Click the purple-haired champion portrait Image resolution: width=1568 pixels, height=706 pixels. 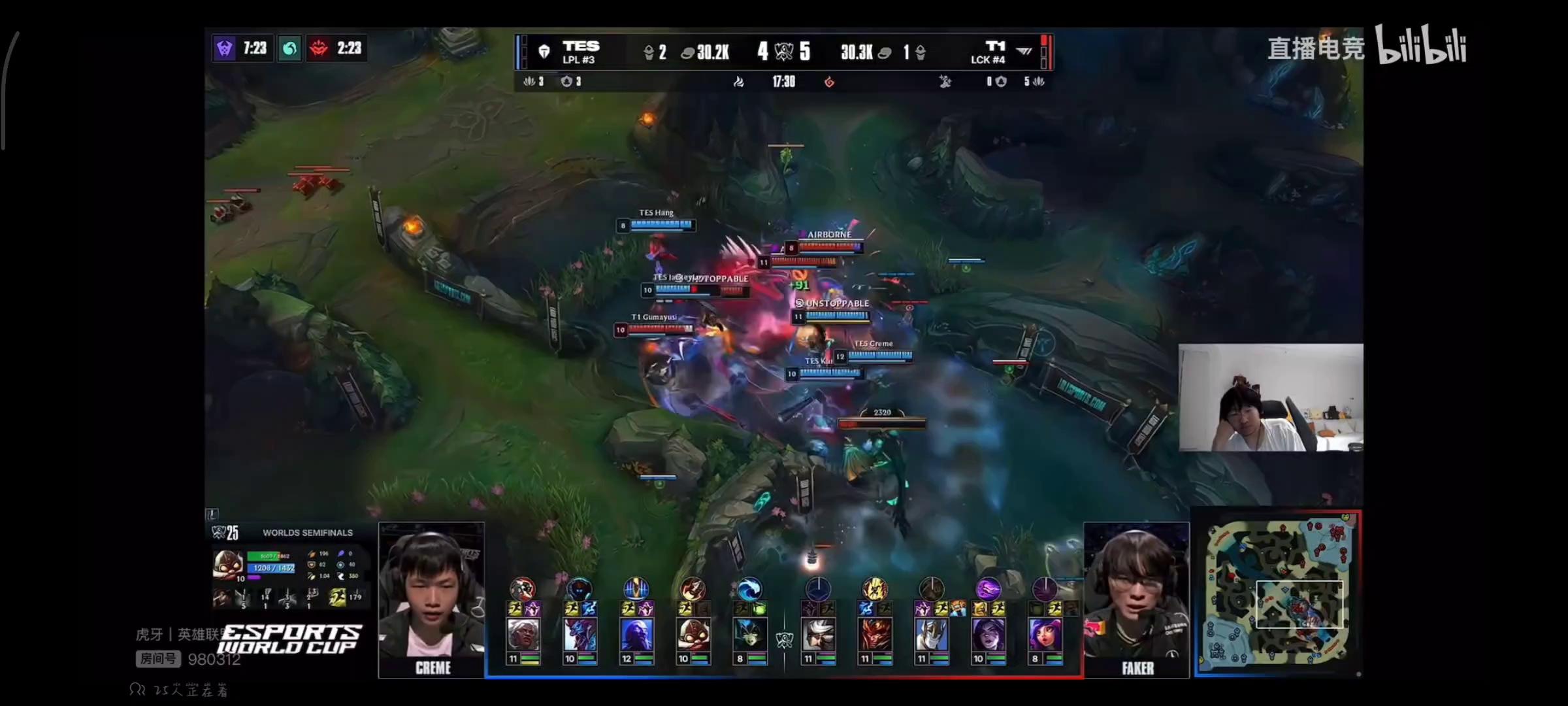coord(1045,635)
